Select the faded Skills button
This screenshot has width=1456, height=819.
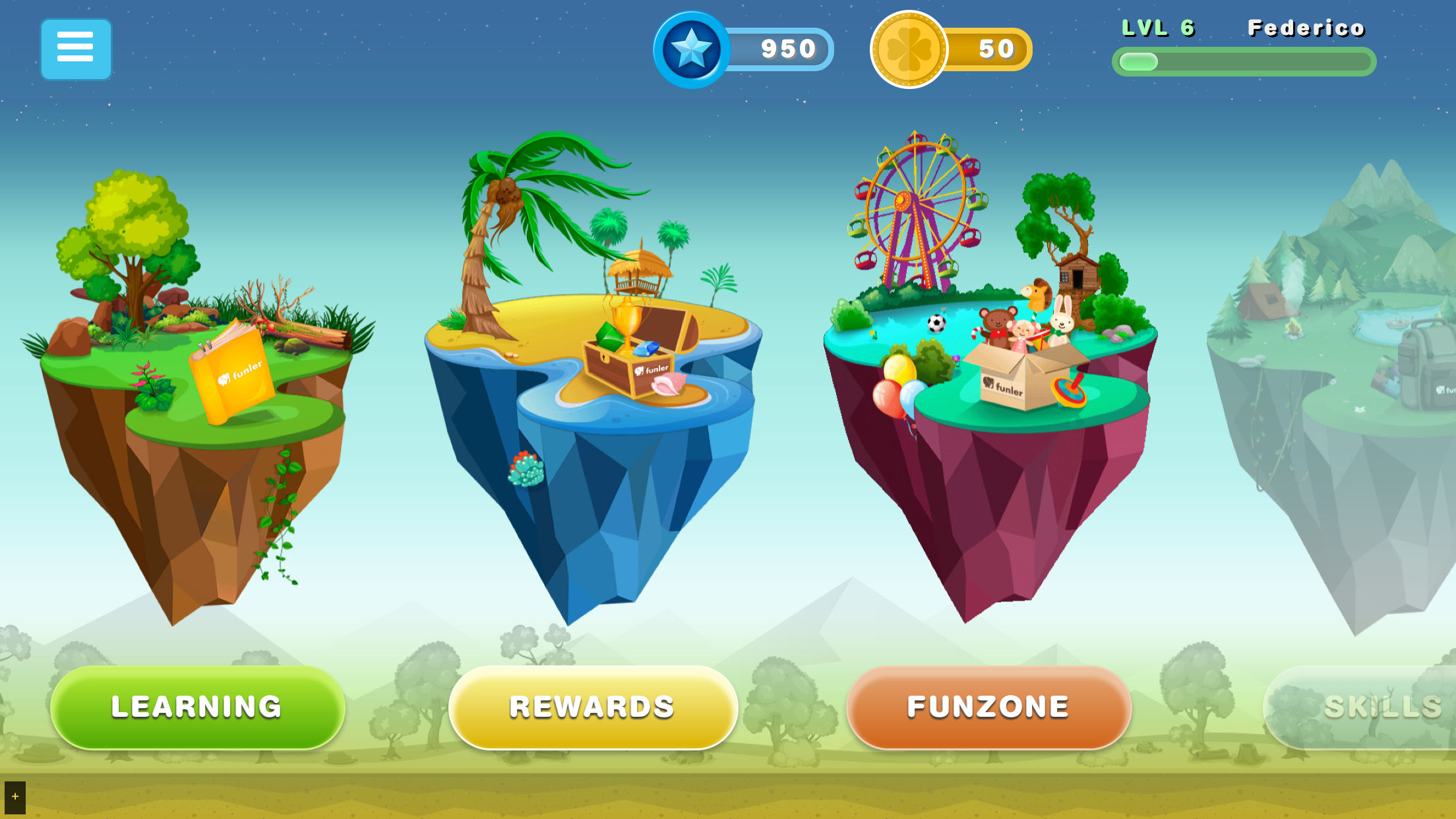1372,707
